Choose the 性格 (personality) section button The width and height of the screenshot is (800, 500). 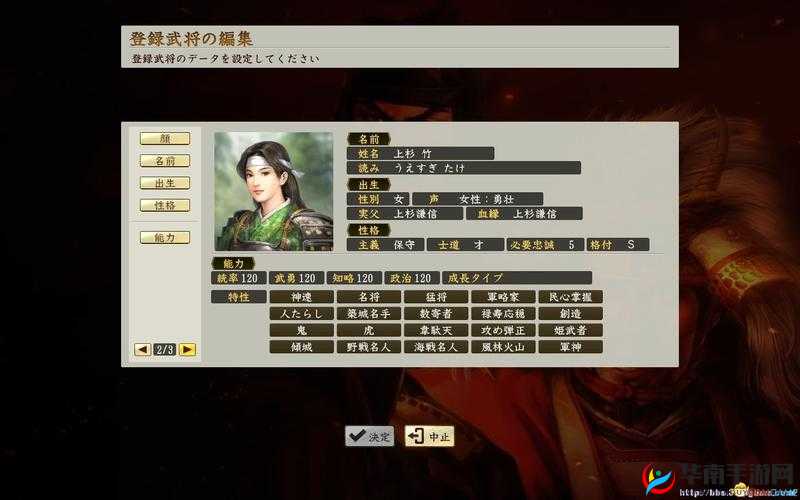(x=165, y=205)
